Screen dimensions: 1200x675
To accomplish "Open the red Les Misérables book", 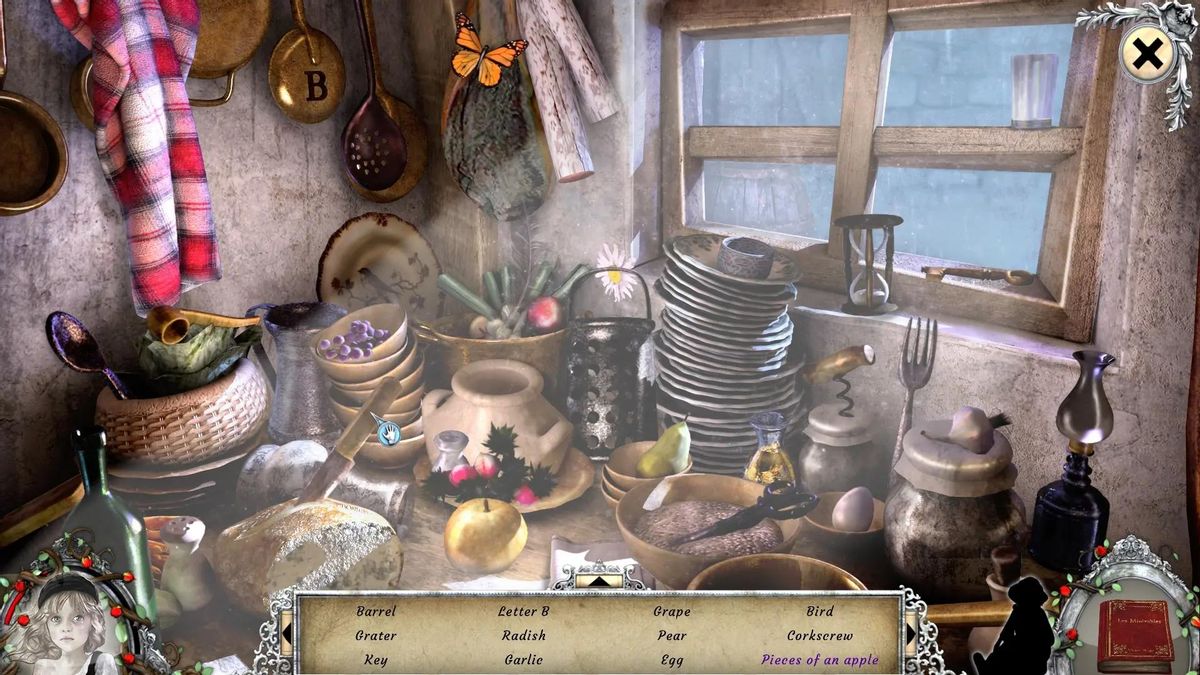I will [1134, 633].
